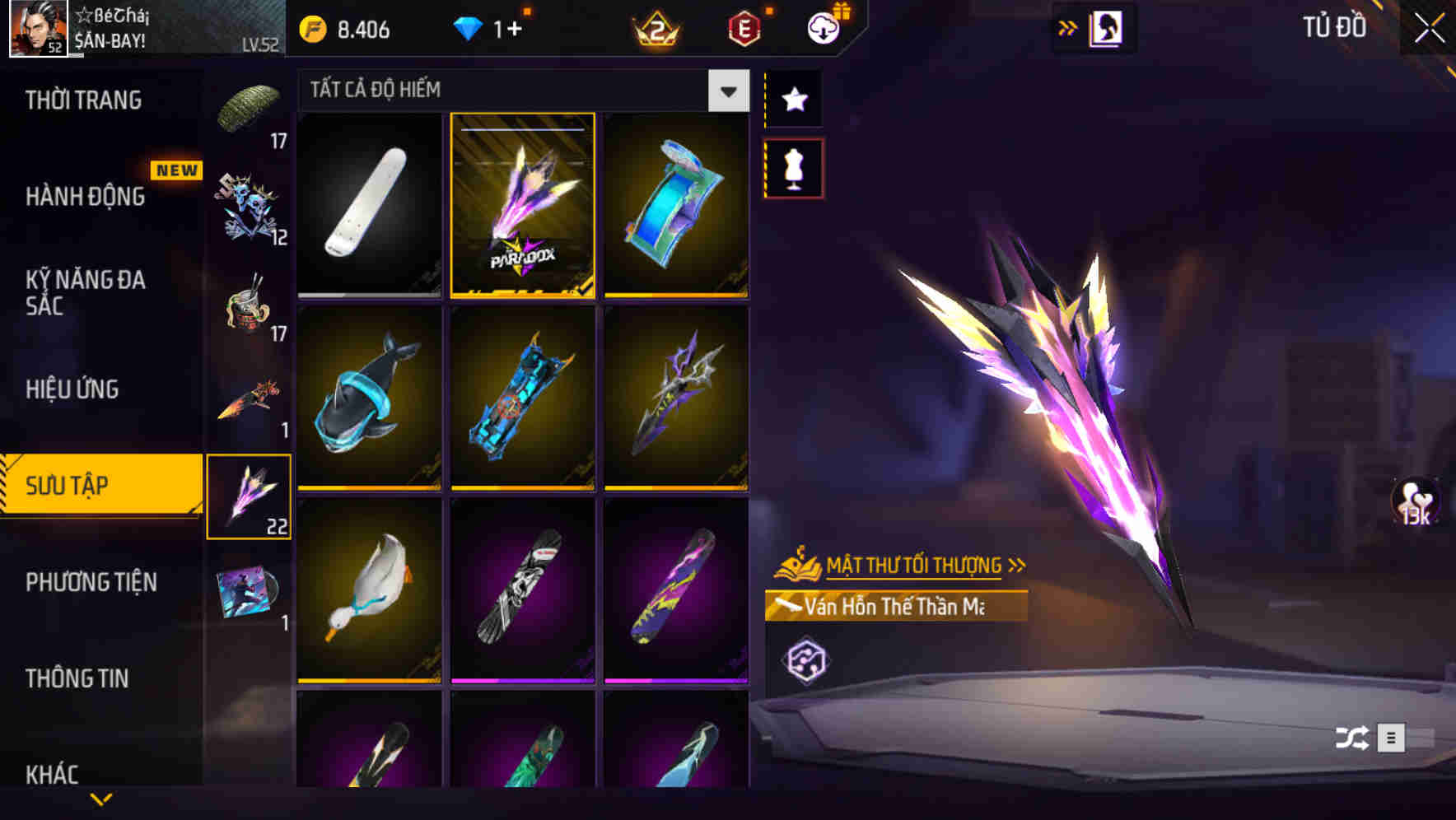This screenshot has width=1456, height=820.
Task: Expand the sidebar with the bottom chevron
Action: pos(100,799)
